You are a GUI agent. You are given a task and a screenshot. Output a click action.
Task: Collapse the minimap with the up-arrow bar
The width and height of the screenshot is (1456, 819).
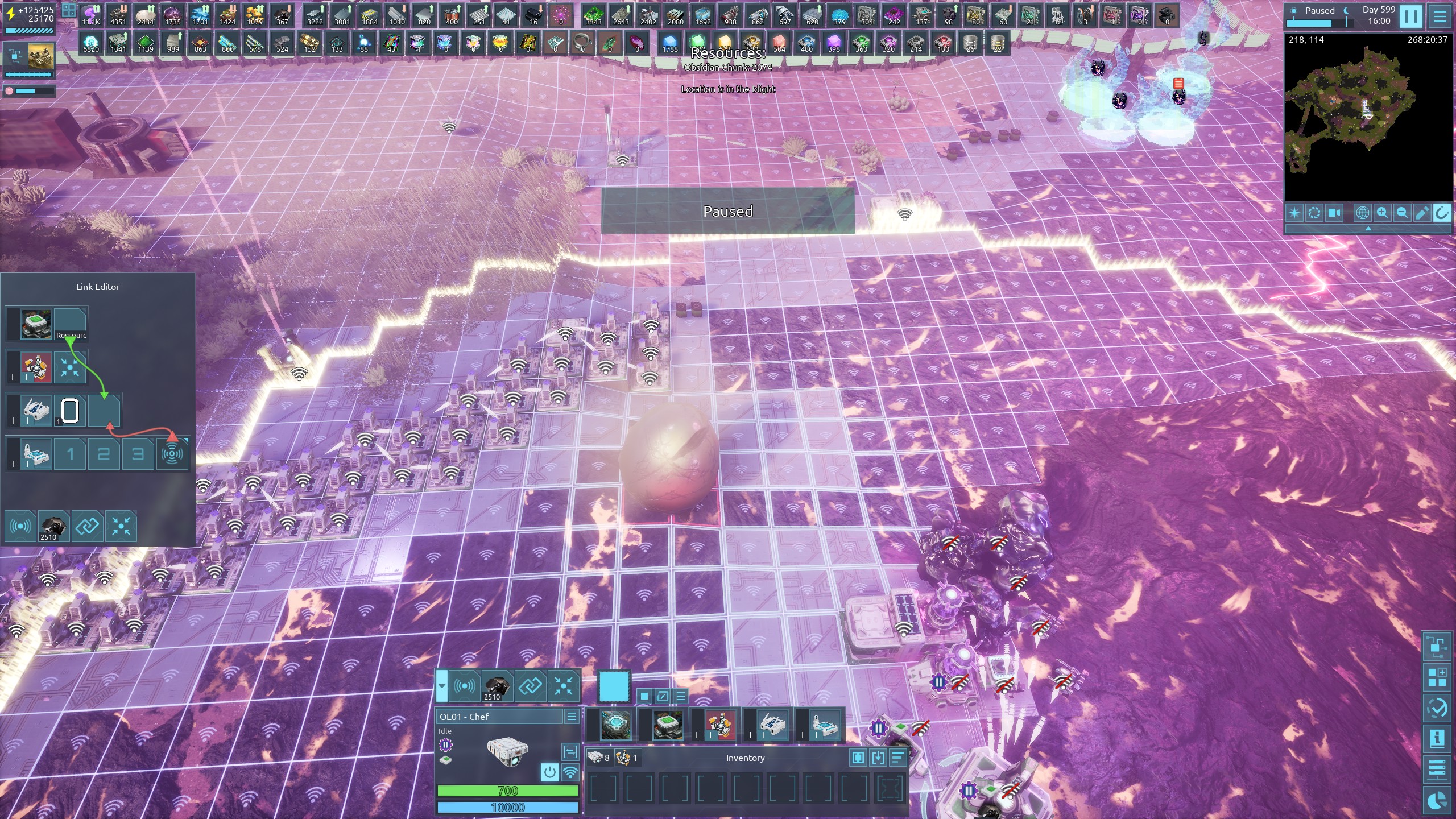tap(1368, 228)
